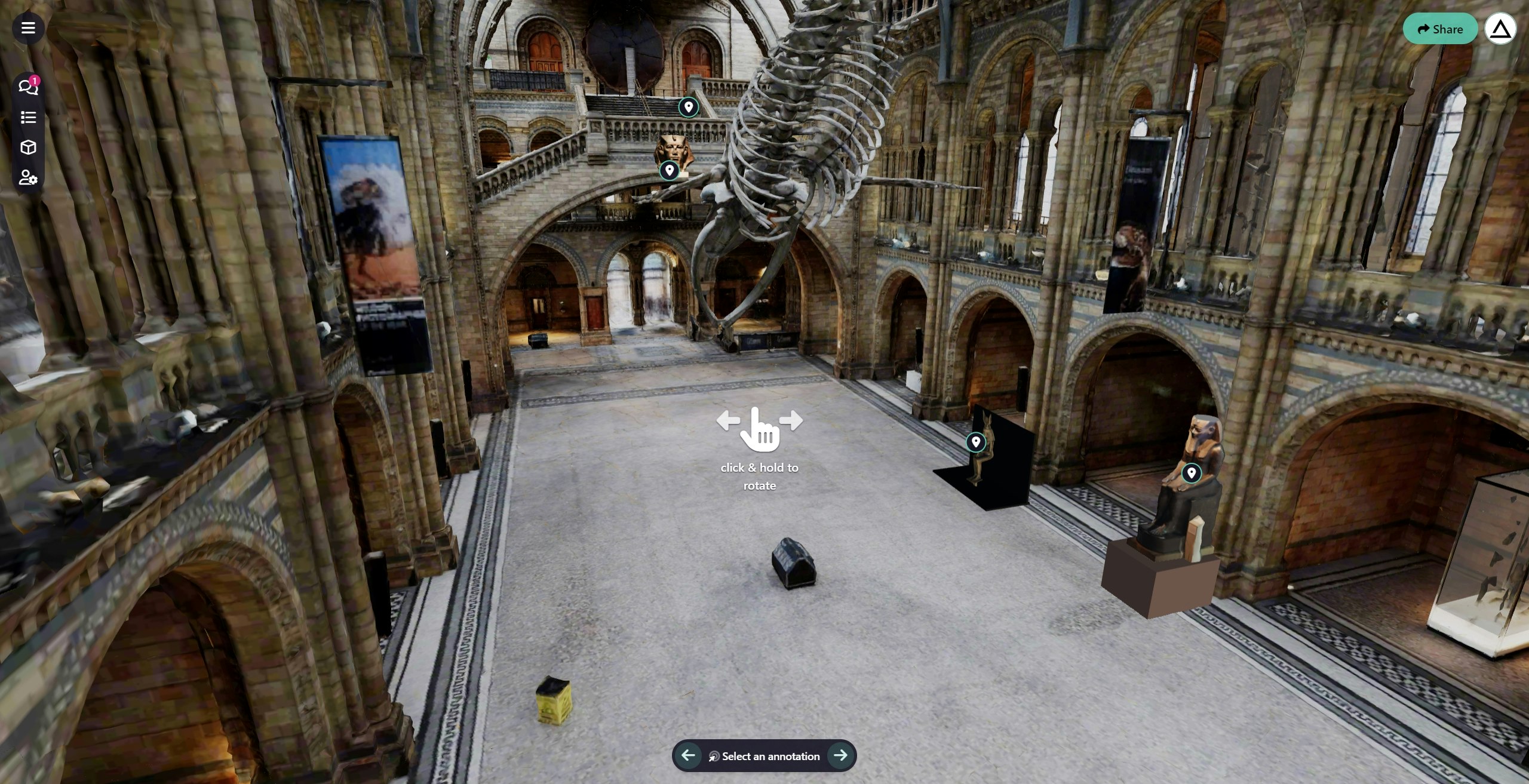Switch to the annotation list view

pyautogui.click(x=27, y=117)
